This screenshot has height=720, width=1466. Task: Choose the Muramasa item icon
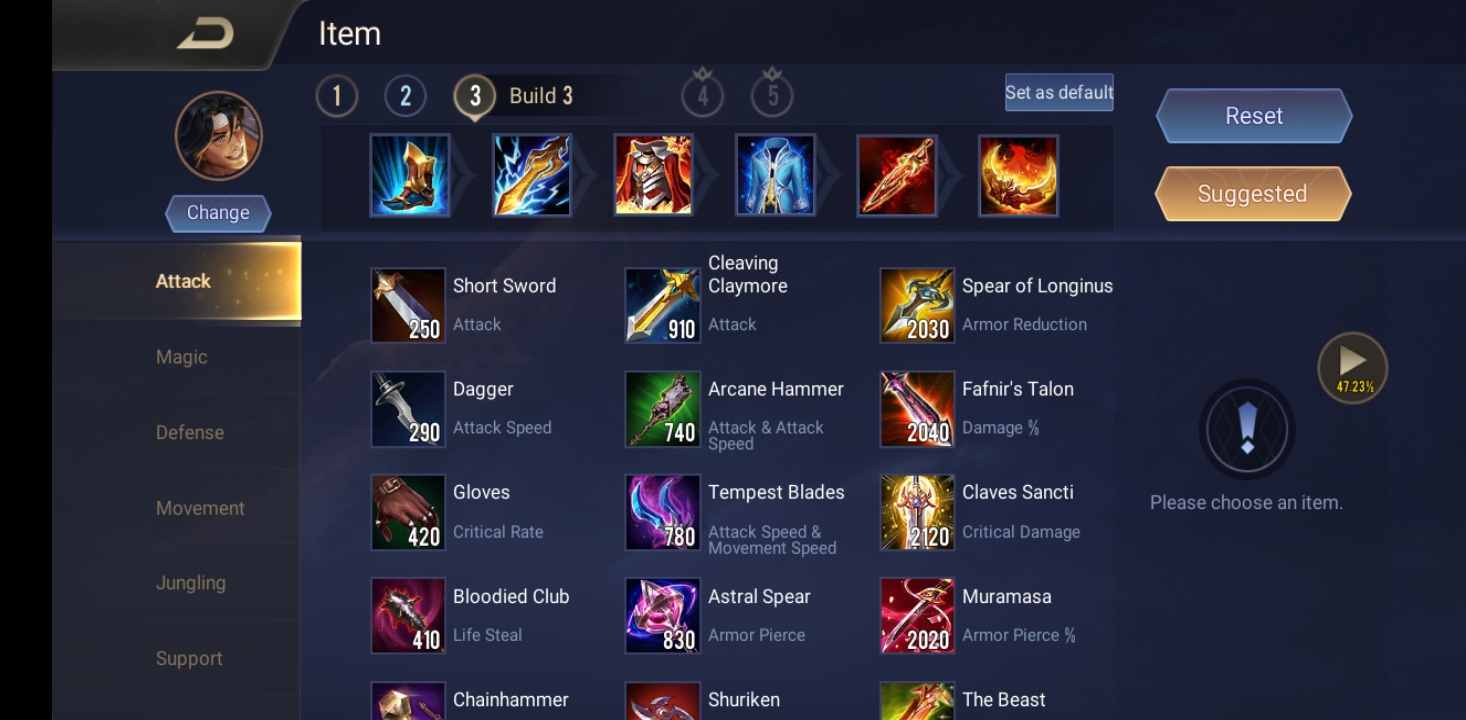917,615
